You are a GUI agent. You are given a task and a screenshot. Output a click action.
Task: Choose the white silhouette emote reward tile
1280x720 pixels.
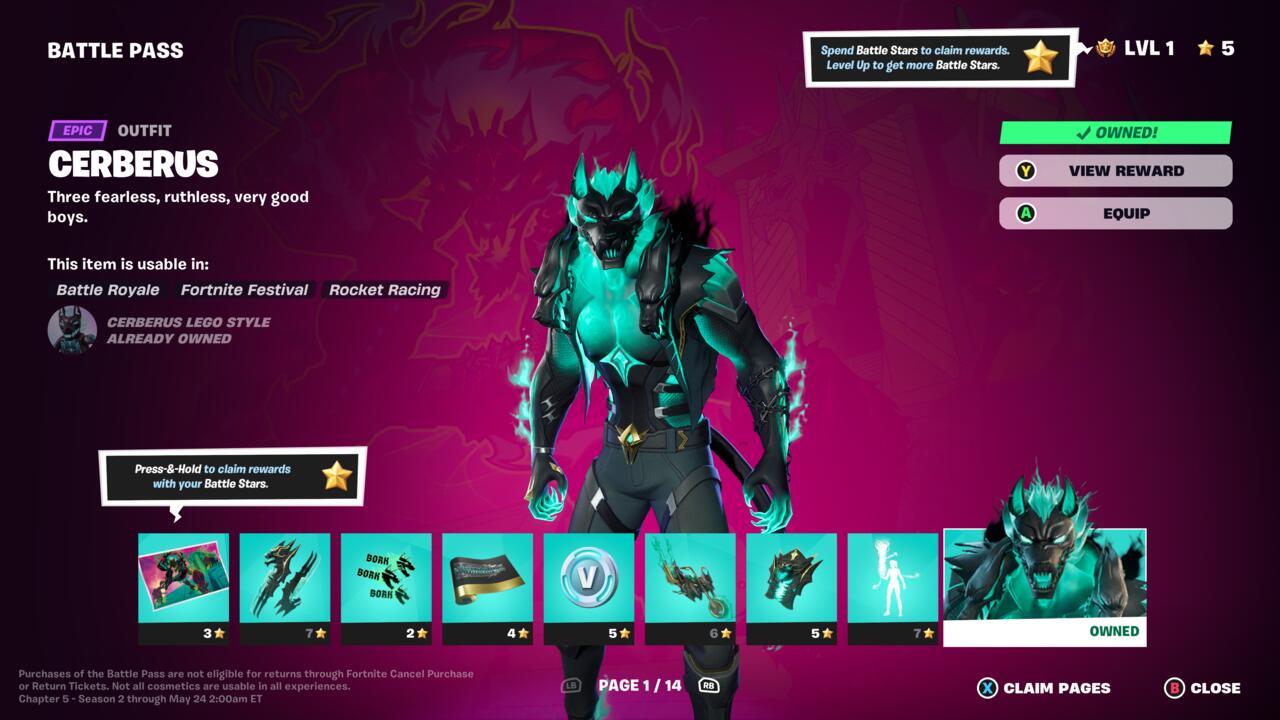(893, 588)
